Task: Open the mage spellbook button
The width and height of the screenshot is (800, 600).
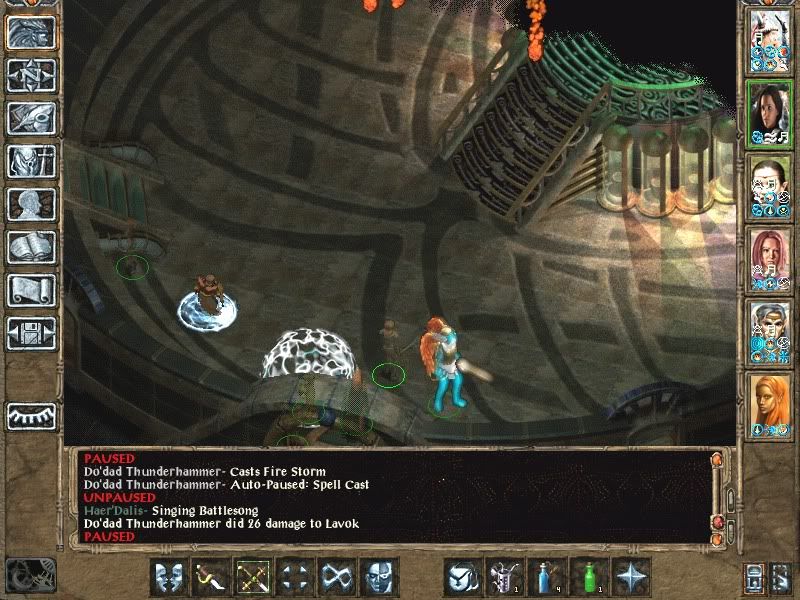Action: (x=31, y=247)
